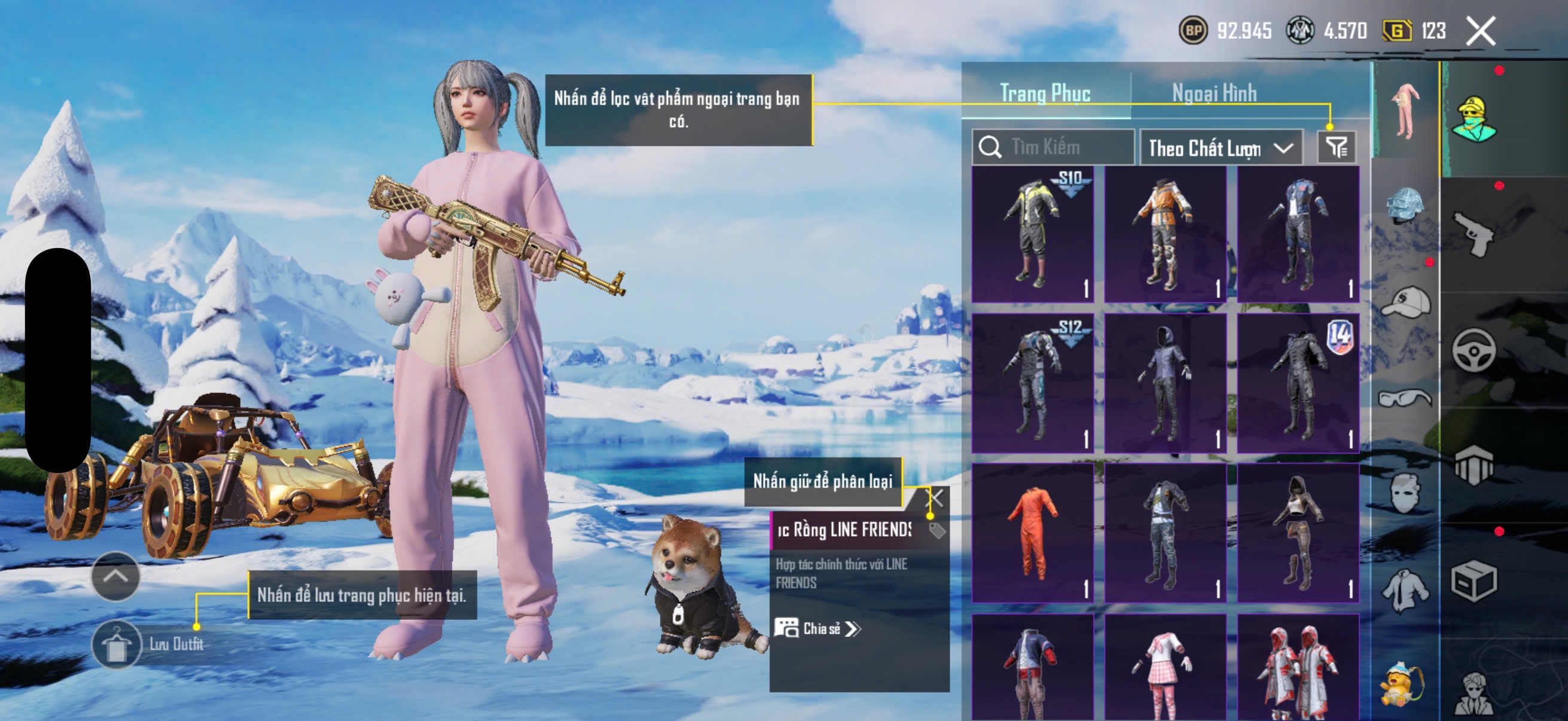Open the glasses accessory category
Screen dimensions: 1568x721
click(x=1405, y=399)
